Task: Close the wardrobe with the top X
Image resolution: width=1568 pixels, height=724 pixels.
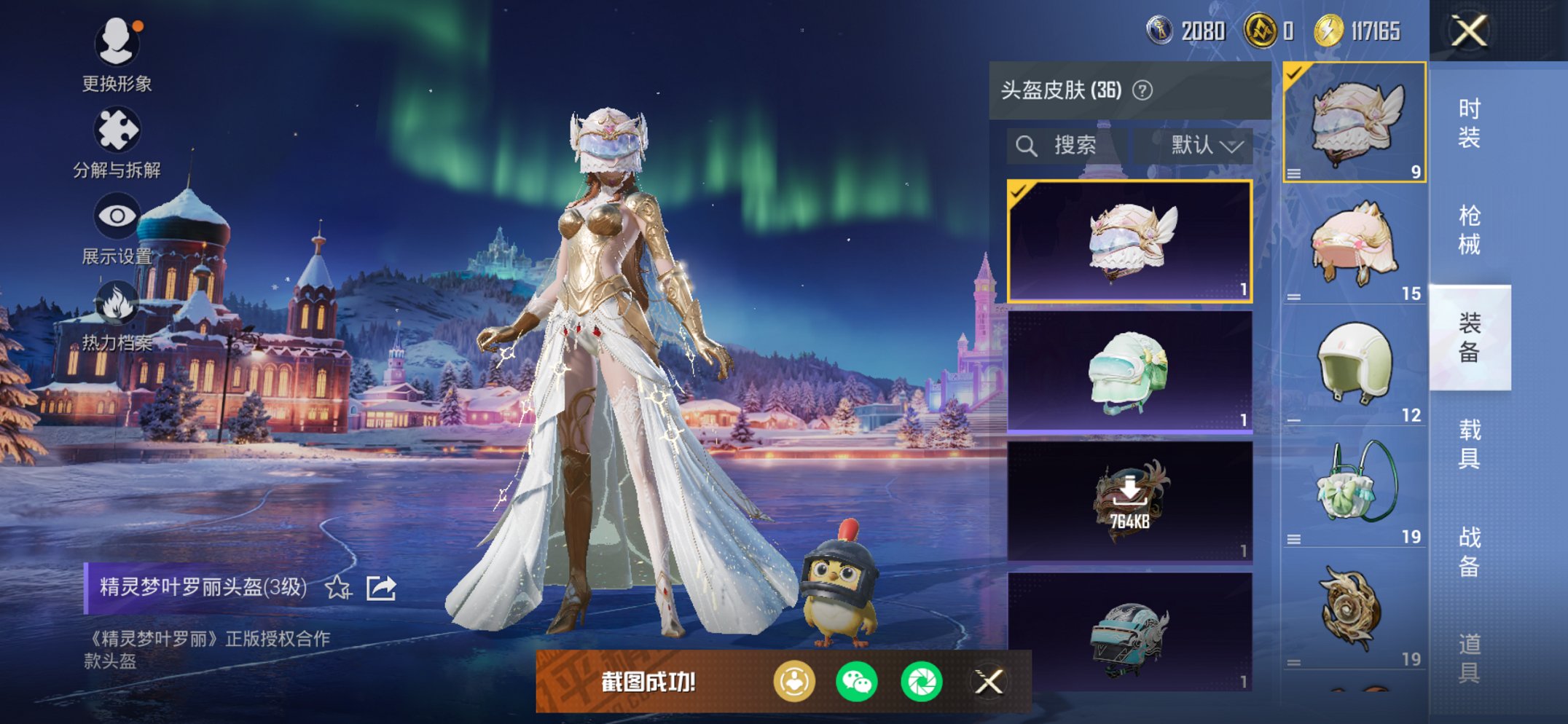Action: coord(1468,31)
